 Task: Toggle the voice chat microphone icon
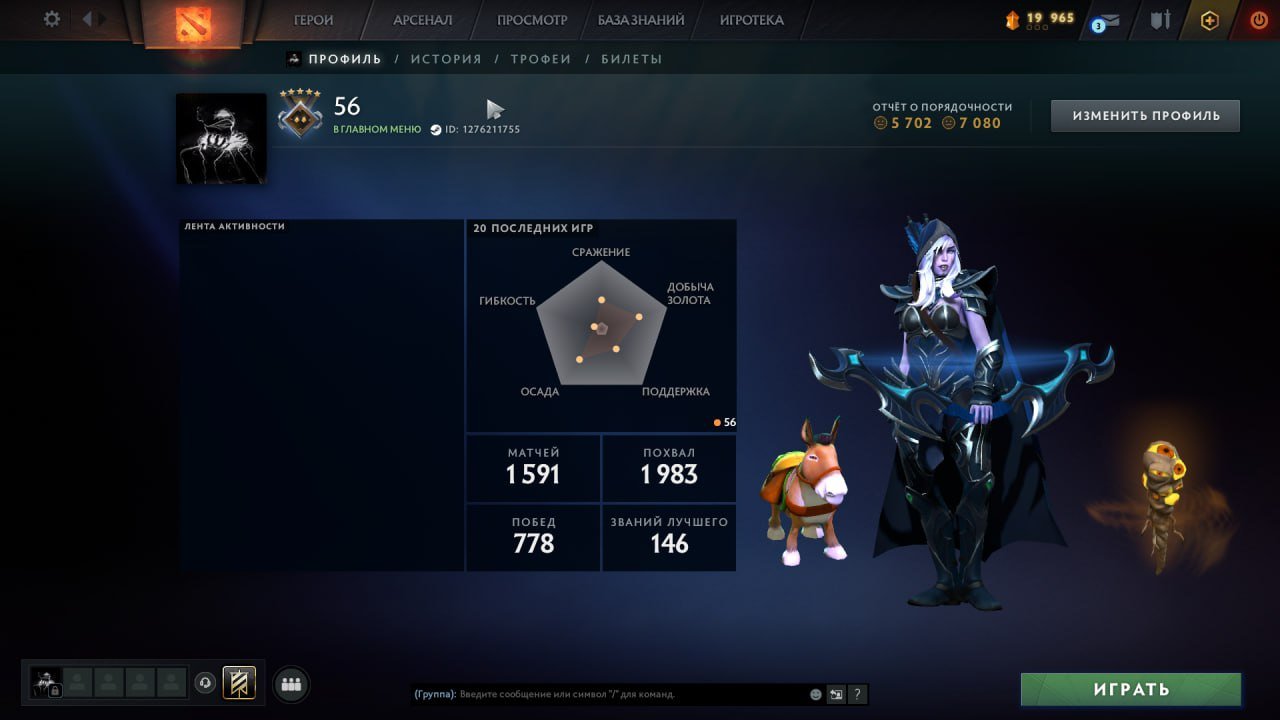204,683
